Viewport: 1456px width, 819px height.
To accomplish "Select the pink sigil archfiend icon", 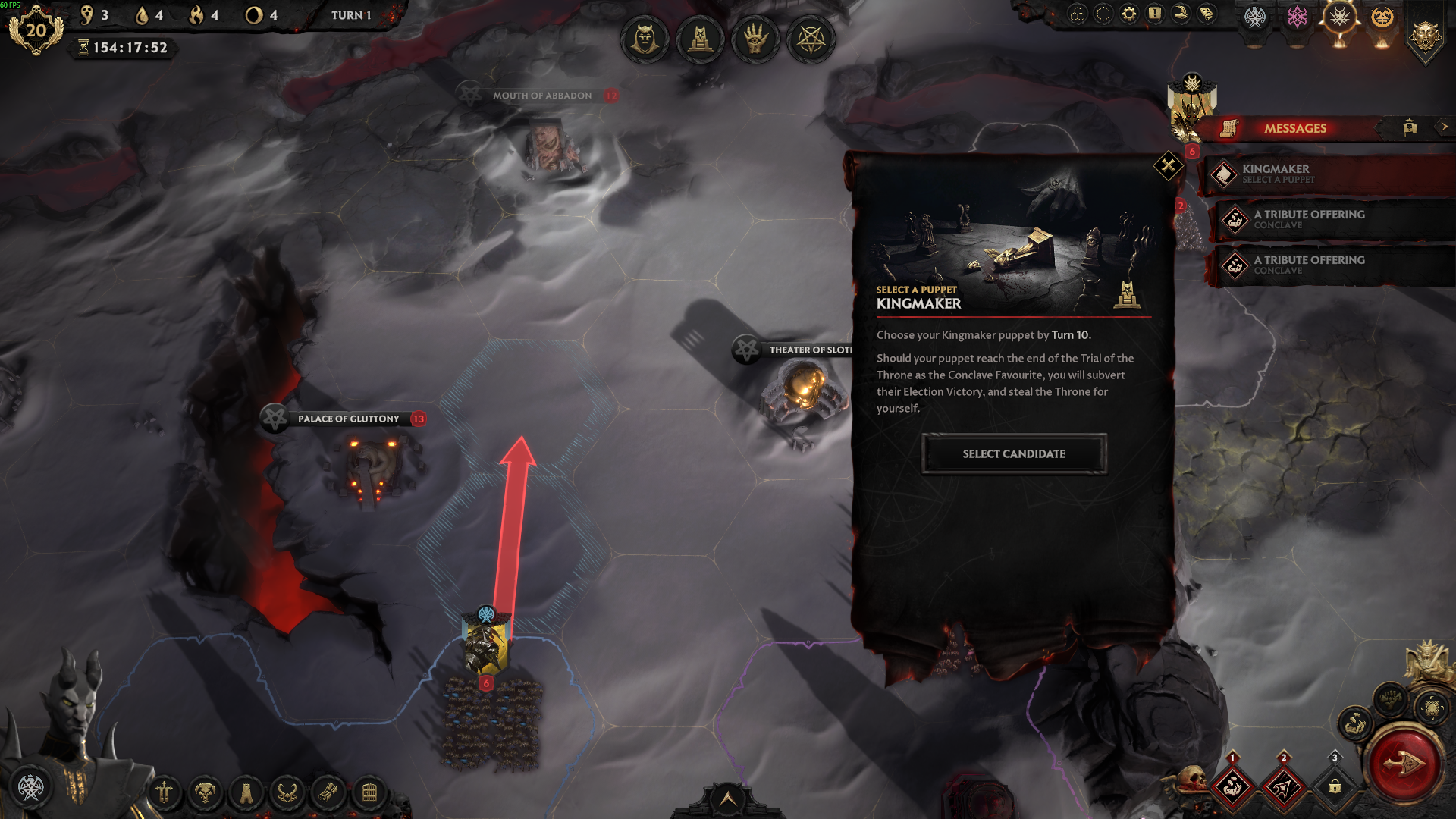I will click(1298, 17).
